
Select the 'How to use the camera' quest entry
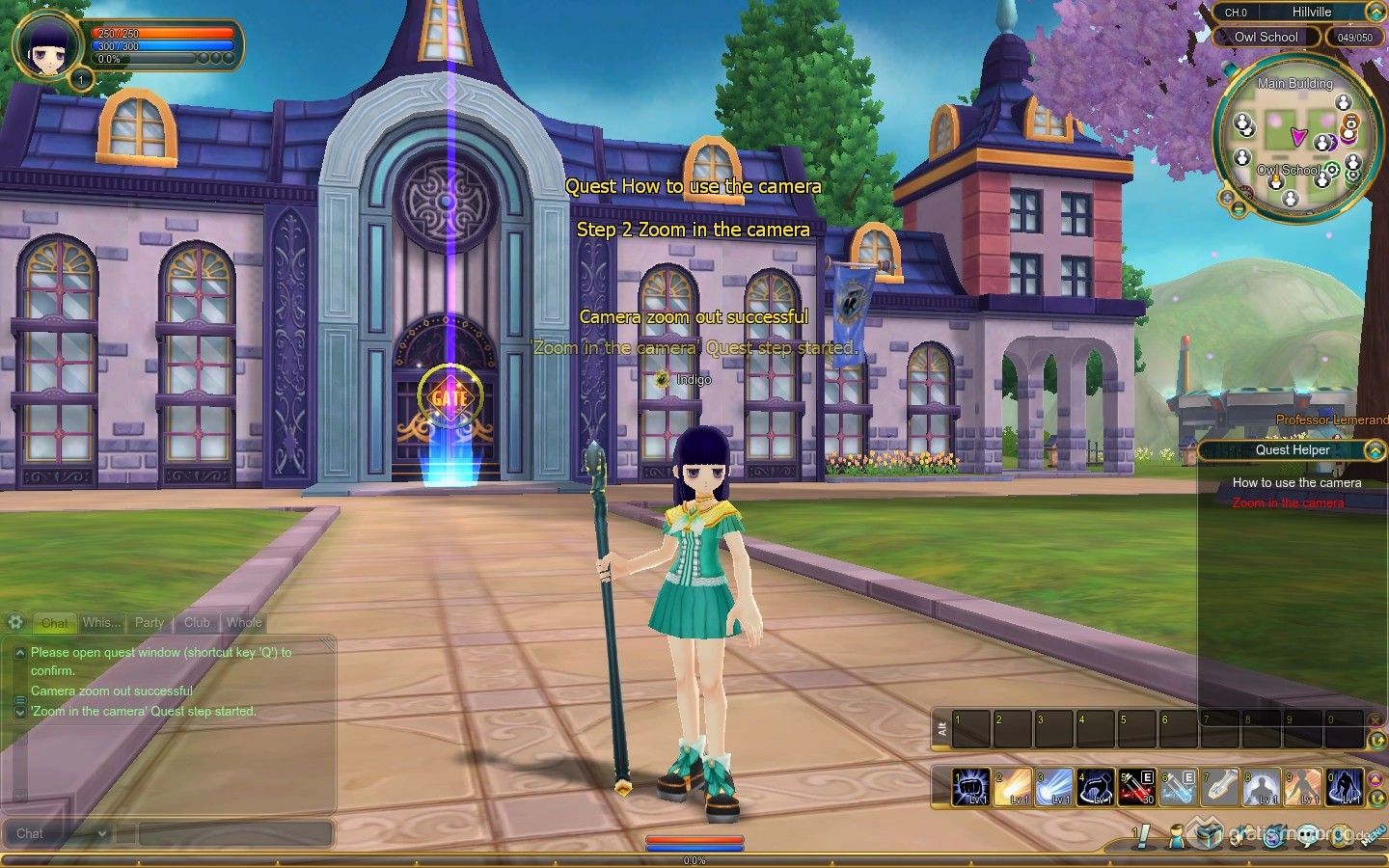pyautogui.click(x=1296, y=482)
